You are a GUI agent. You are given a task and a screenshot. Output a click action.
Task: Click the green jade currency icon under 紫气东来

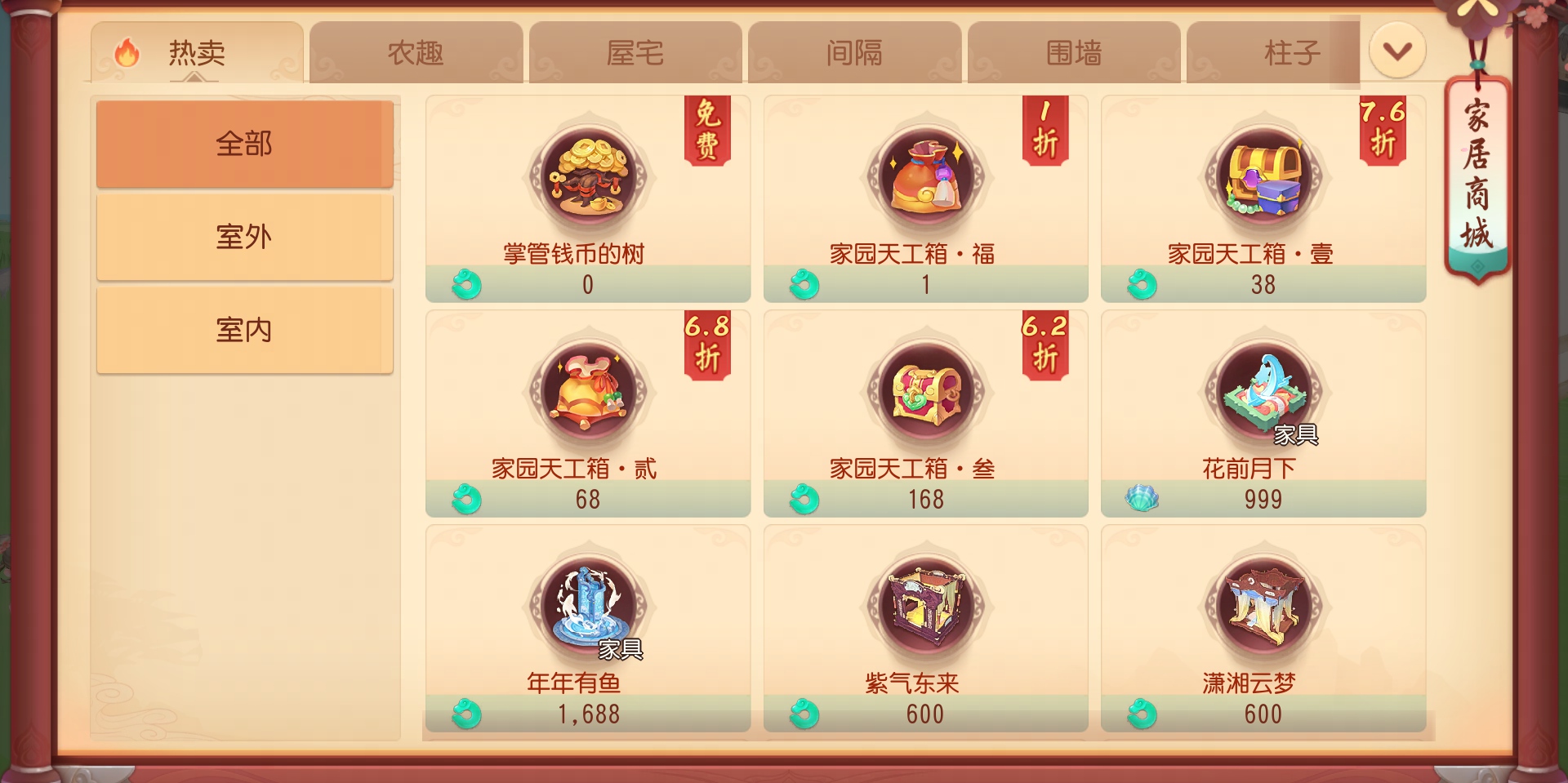click(804, 713)
